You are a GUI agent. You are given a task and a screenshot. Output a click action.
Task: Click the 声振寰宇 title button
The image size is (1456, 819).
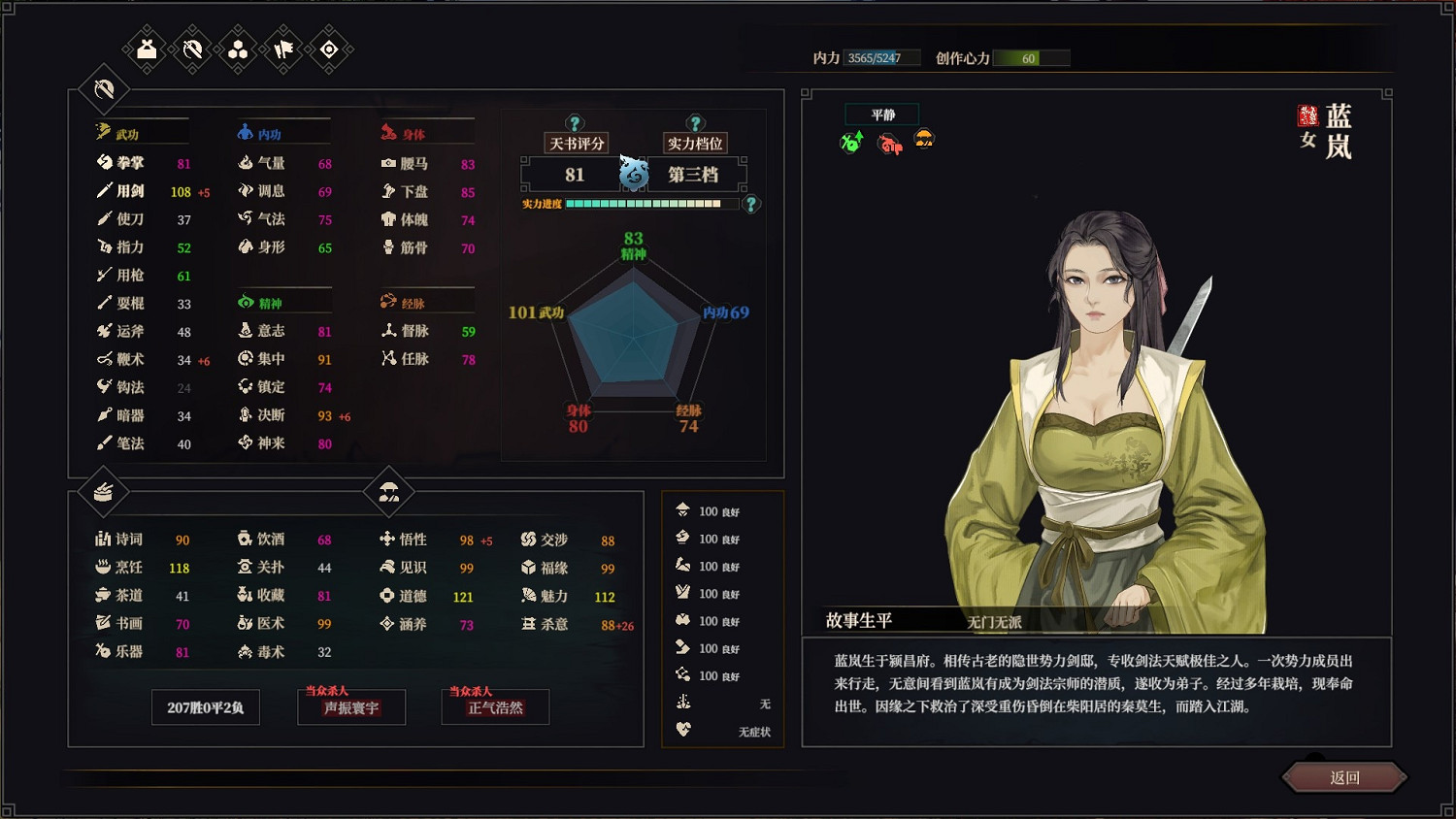351,707
